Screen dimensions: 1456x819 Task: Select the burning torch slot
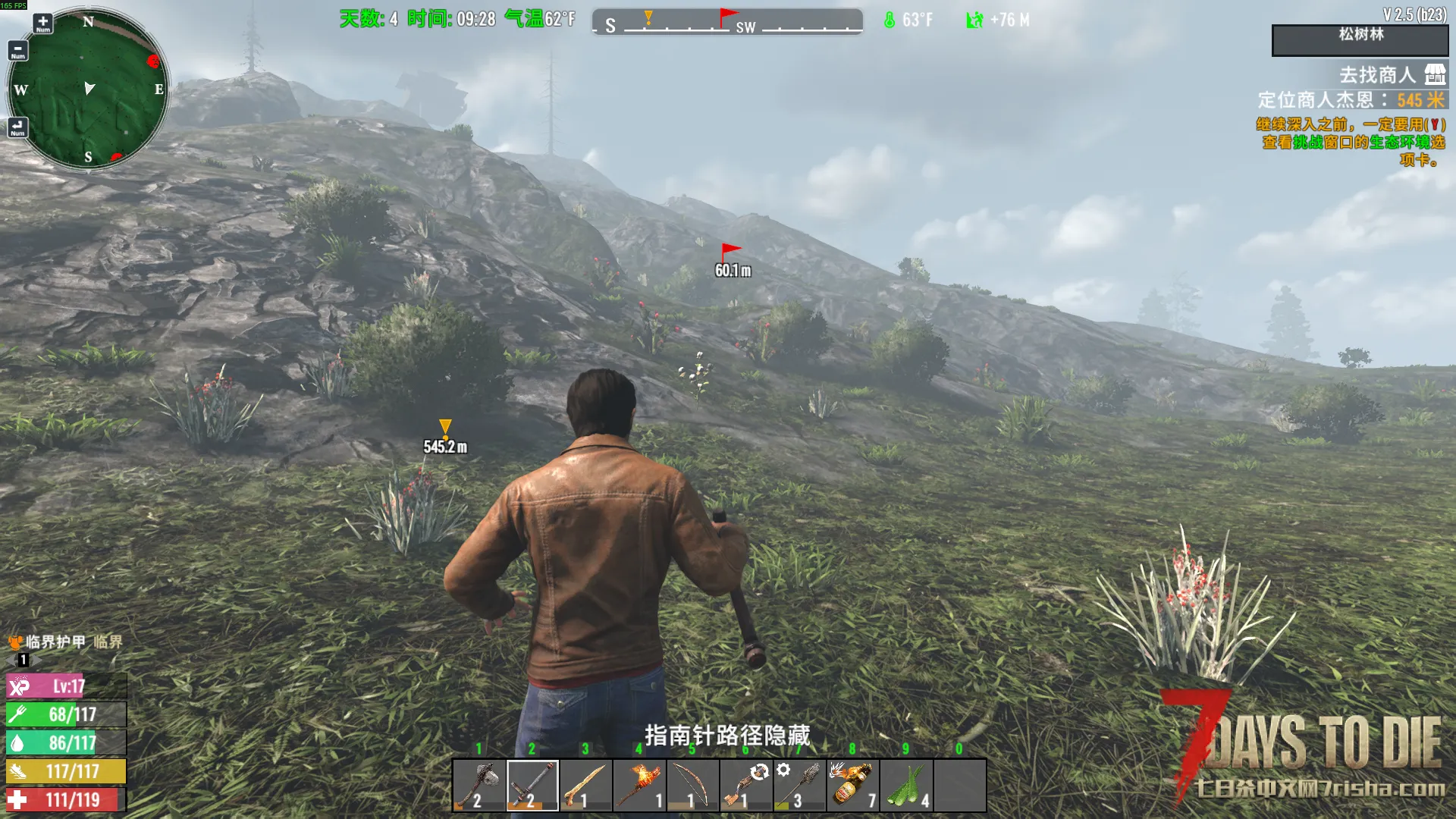[x=639, y=786]
